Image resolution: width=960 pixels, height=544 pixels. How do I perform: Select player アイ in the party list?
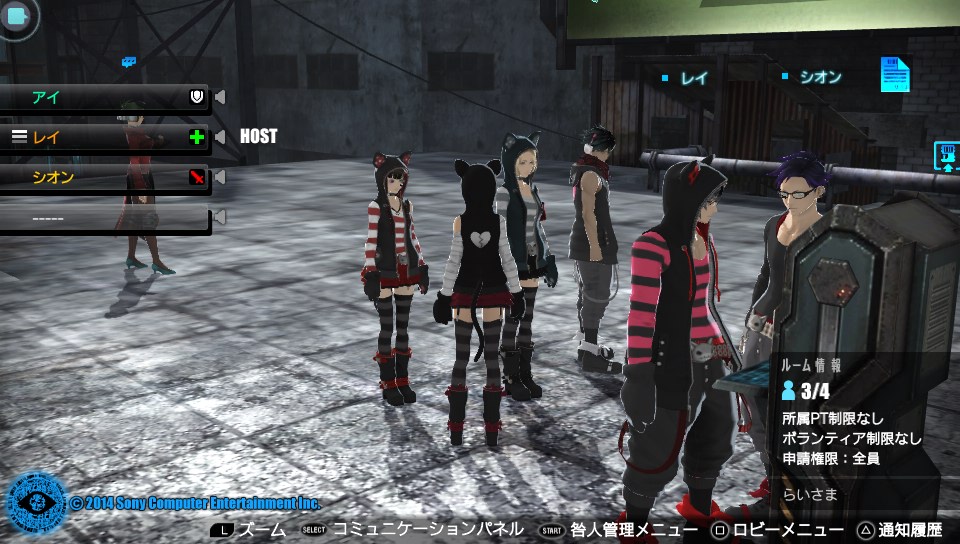pyautogui.click(x=100, y=97)
